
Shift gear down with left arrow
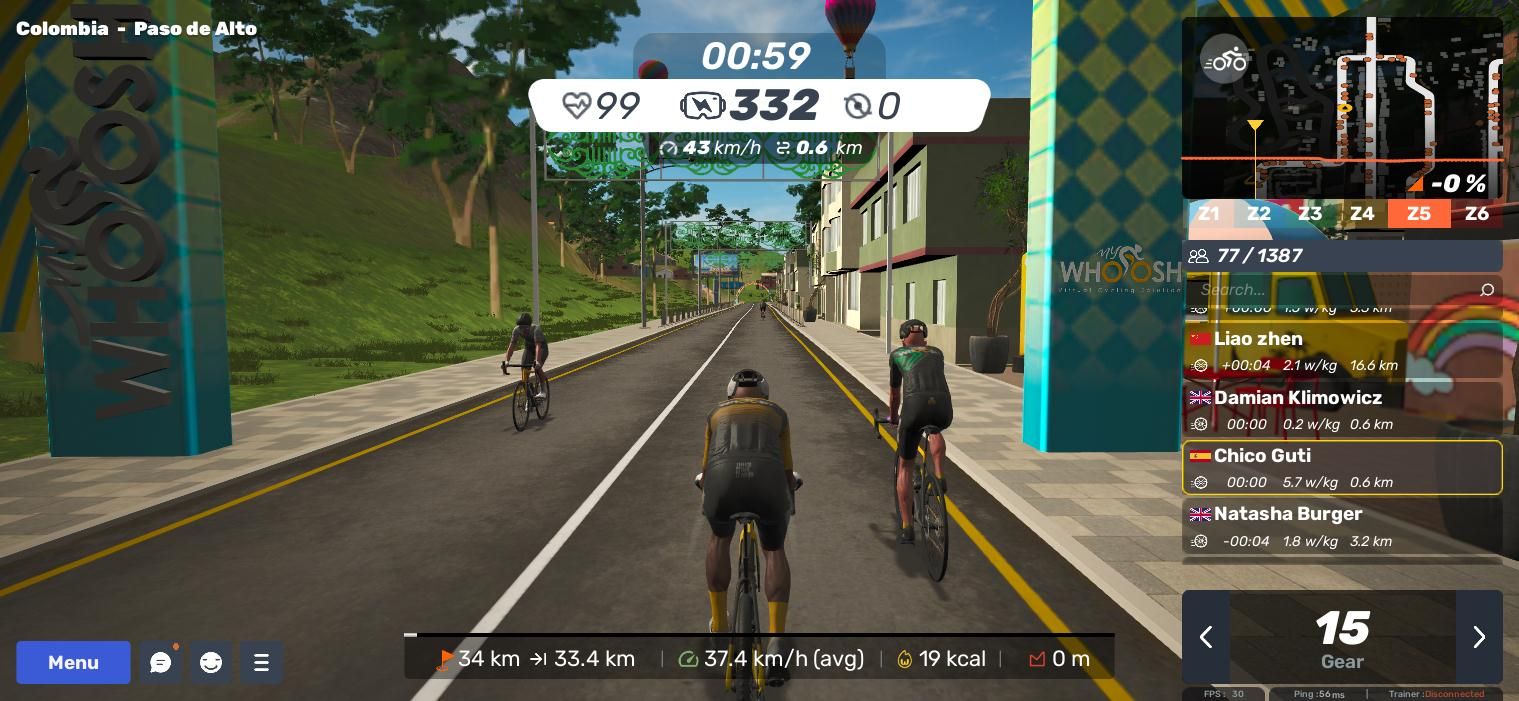[x=1206, y=637]
